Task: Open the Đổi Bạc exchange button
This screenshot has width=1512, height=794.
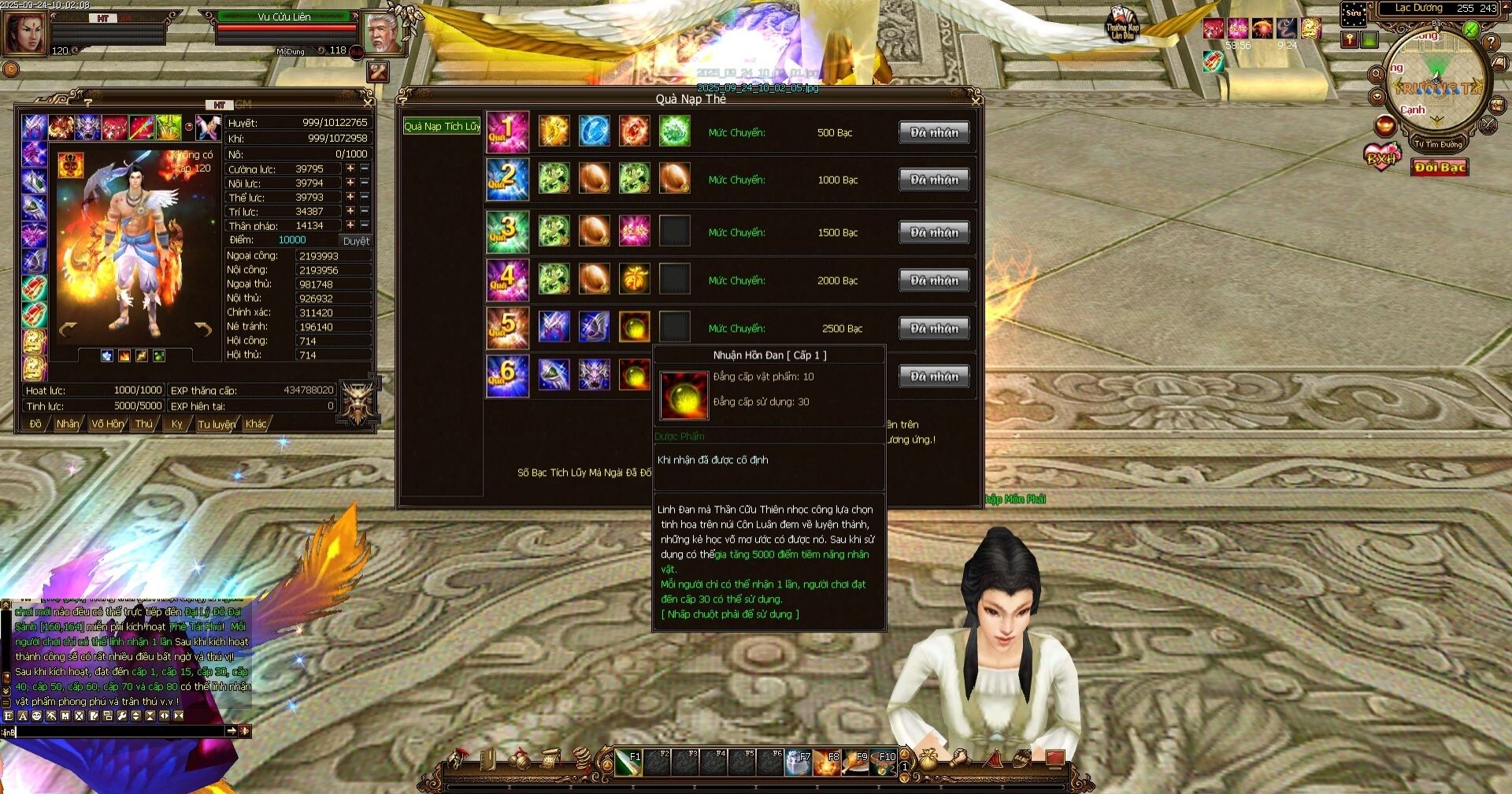Action: tap(1440, 167)
